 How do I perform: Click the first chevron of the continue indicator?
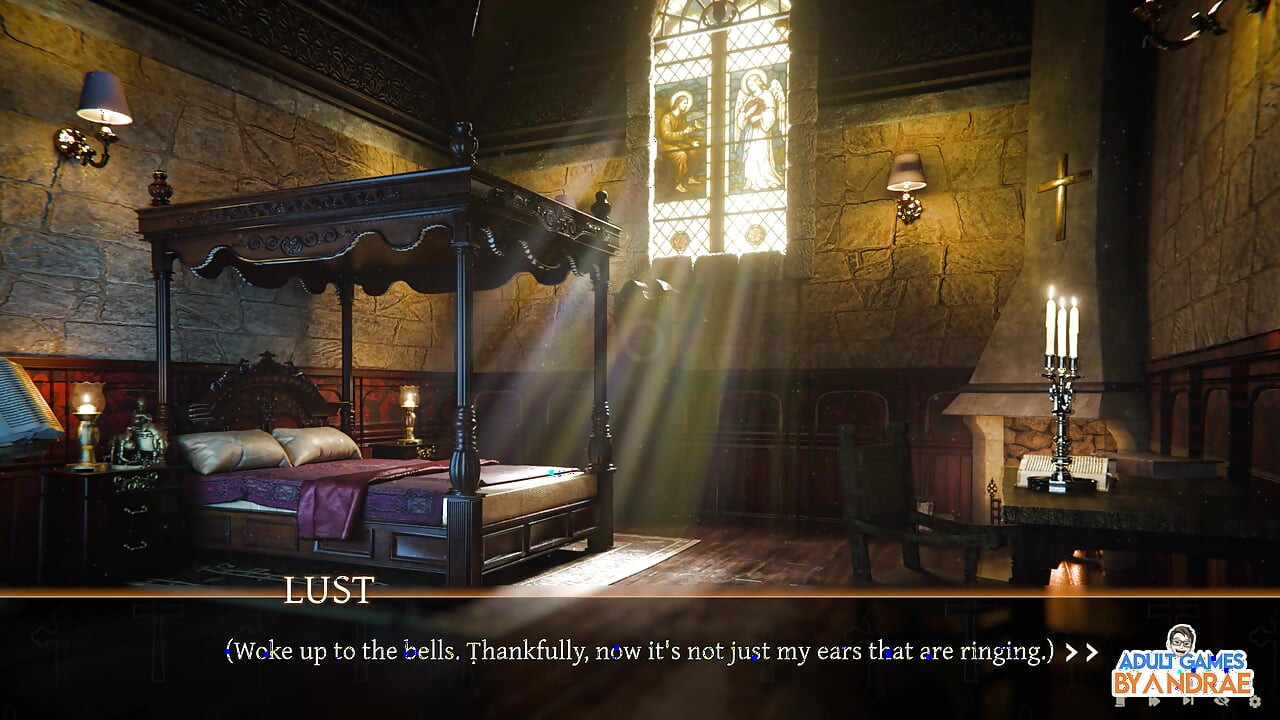pos(1073,652)
